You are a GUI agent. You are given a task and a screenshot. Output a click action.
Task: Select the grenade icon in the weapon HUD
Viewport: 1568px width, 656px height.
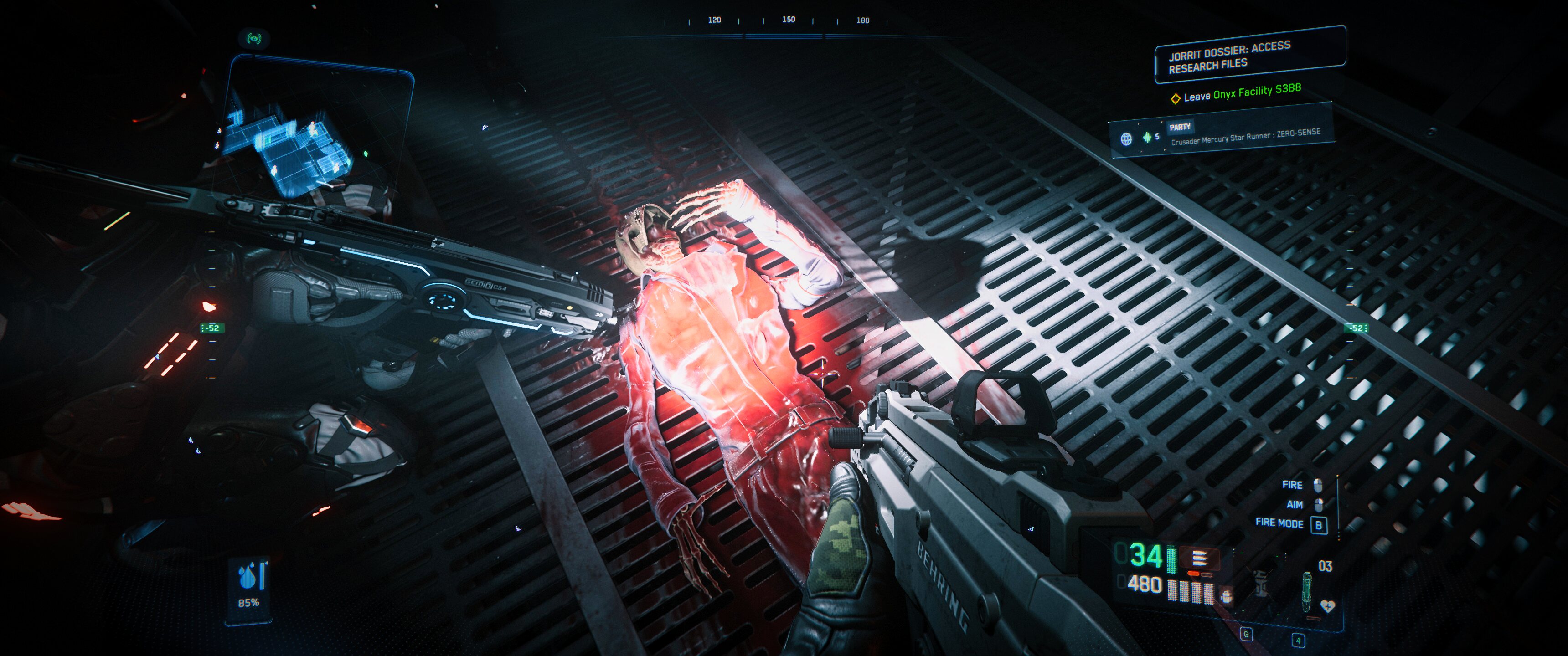[1227, 596]
